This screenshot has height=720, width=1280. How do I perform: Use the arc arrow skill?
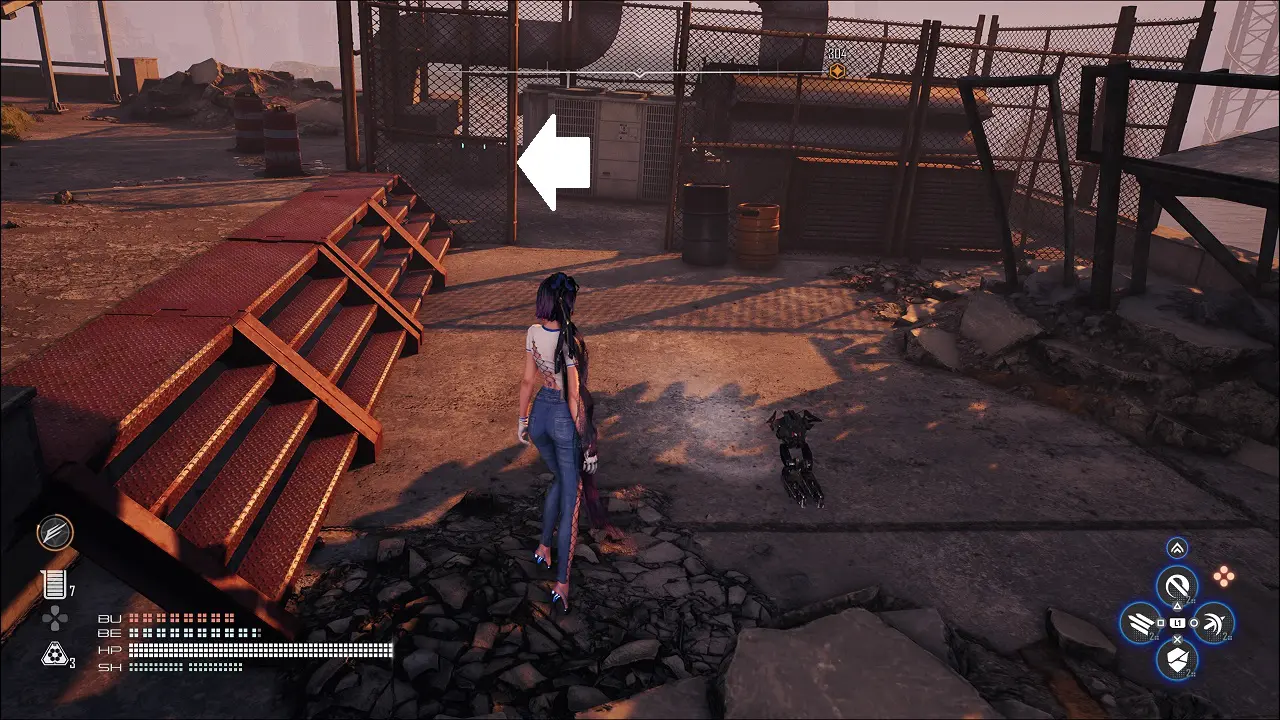[x=1213, y=623]
